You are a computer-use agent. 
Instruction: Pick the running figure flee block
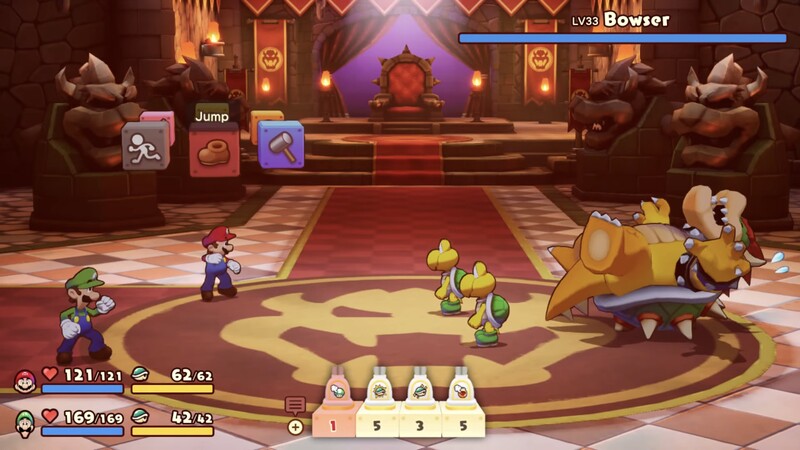[145, 146]
